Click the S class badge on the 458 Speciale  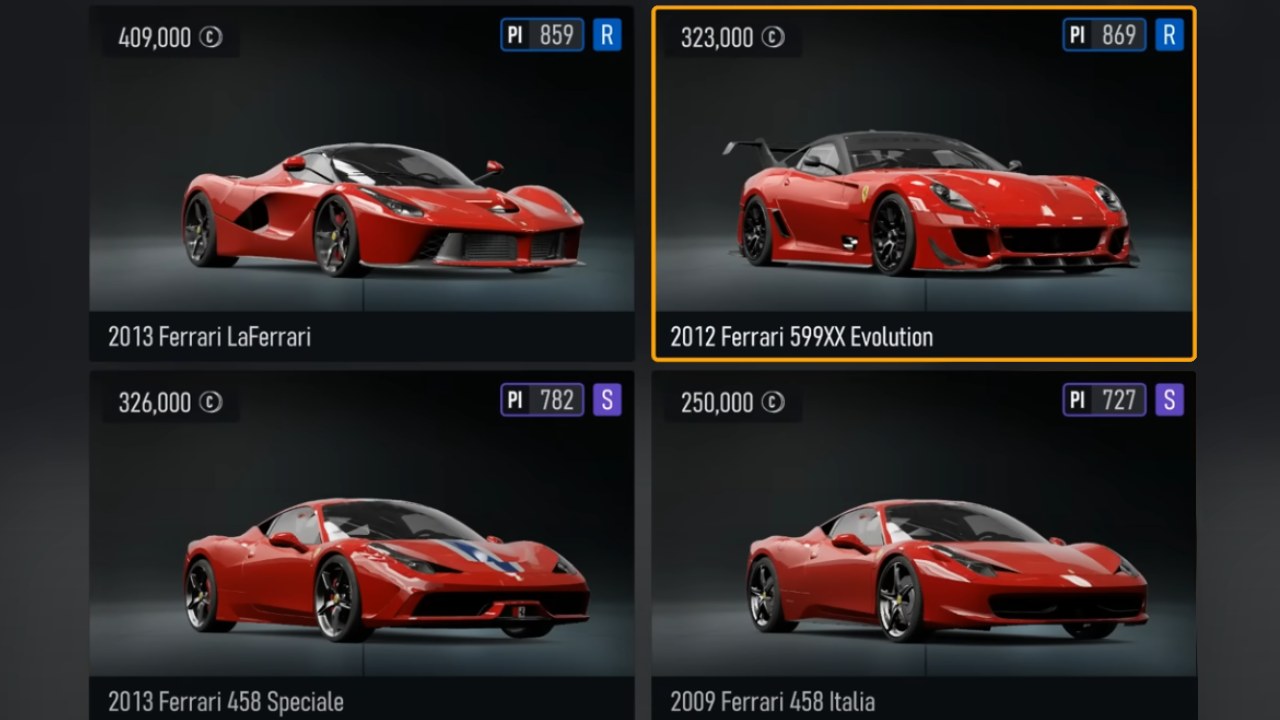click(x=608, y=400)
